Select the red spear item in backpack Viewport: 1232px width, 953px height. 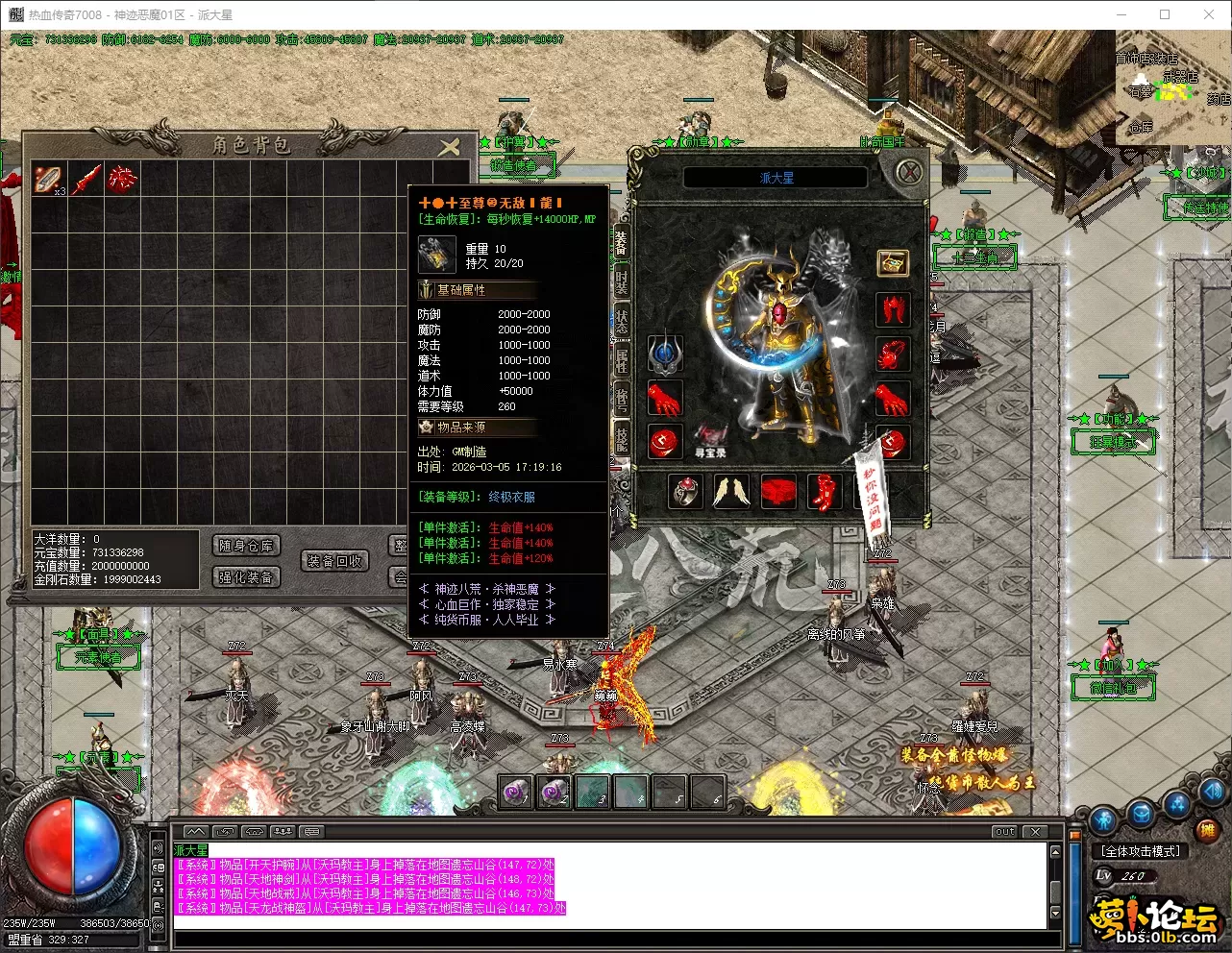click(86, 179)
